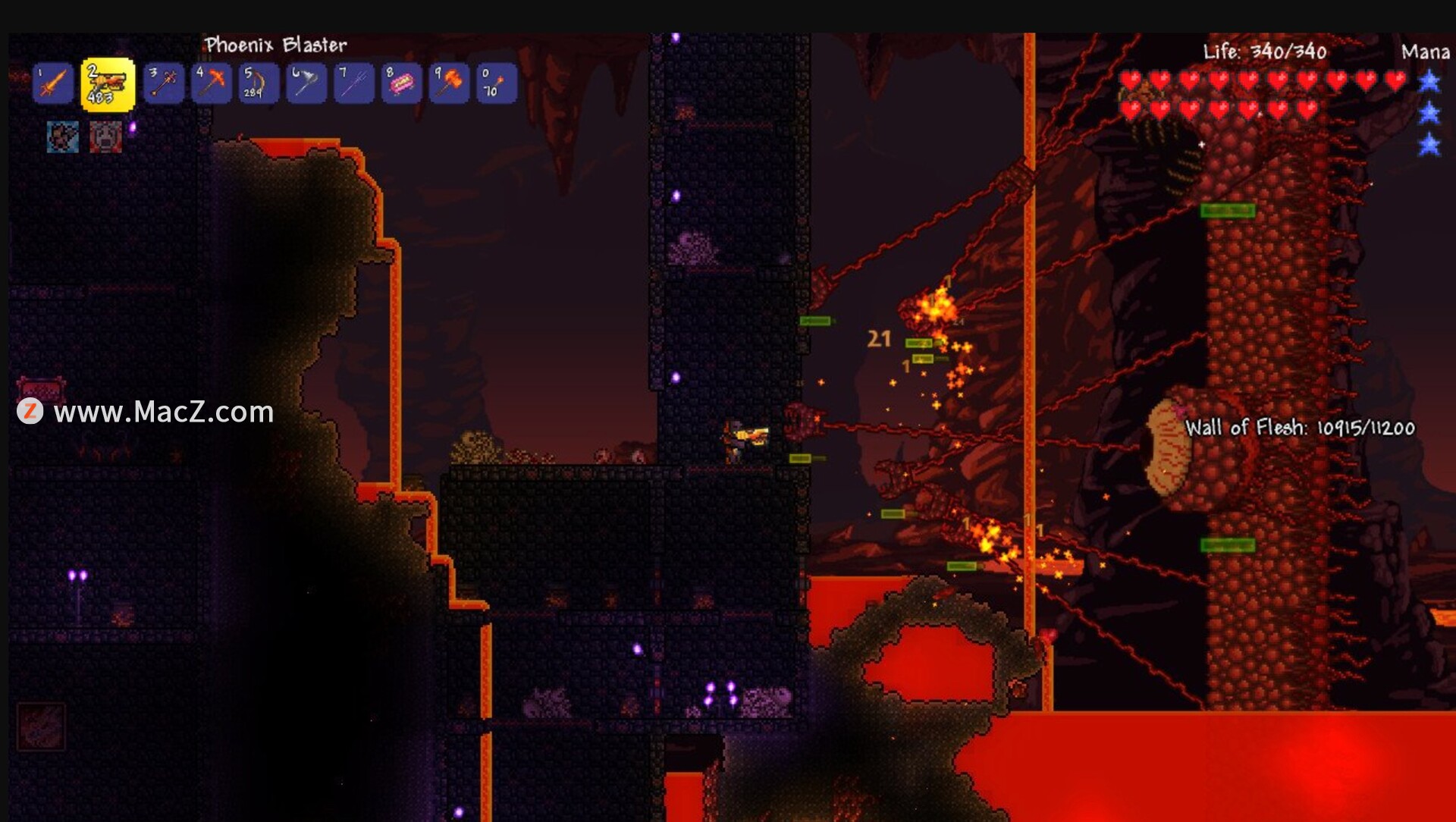Screen dimensions: 1456x822
Task: Equip the molten pickaxe in slot 4
Action: [211, 83]
